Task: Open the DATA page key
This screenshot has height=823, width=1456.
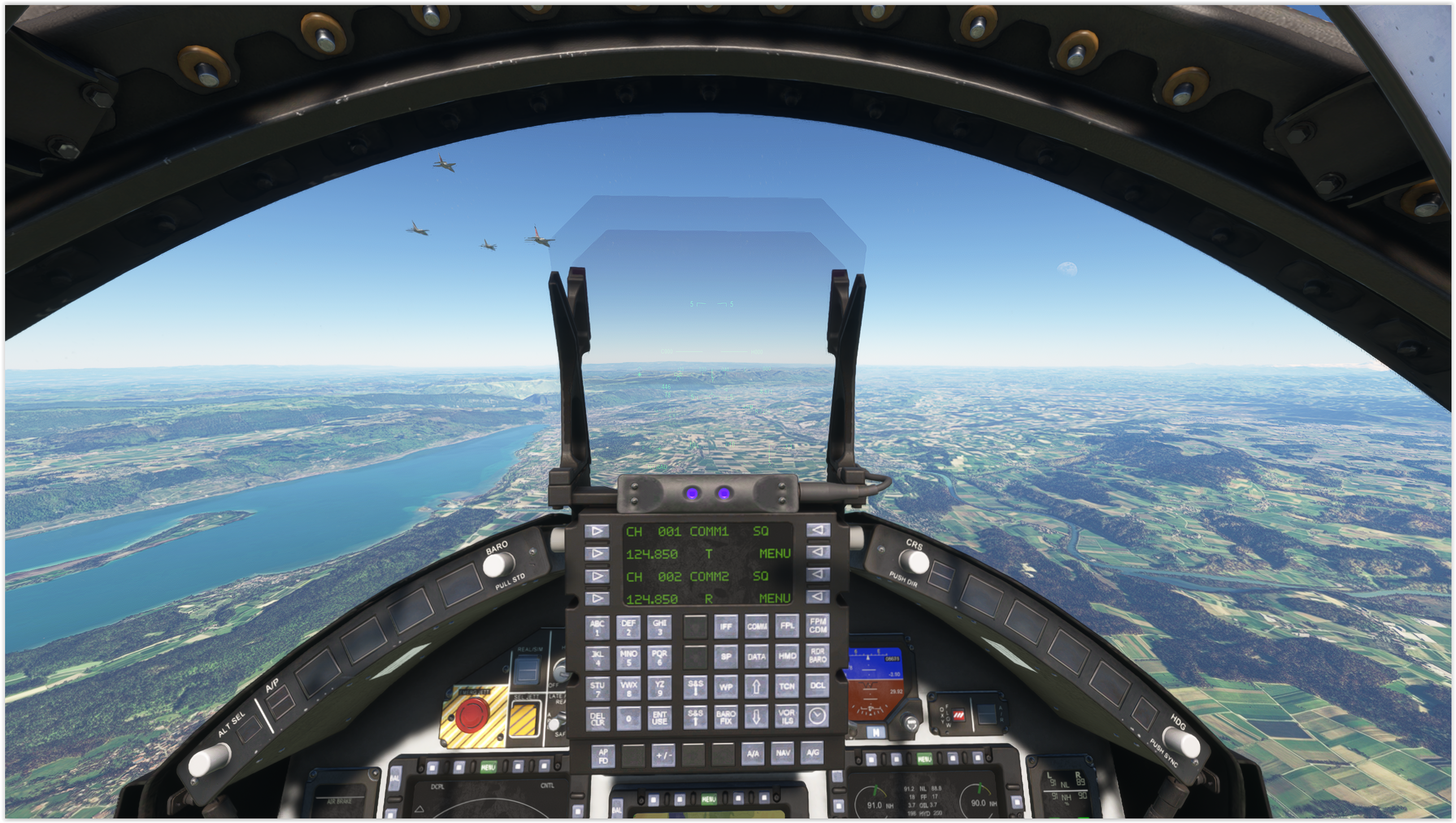Action: (757, 656)
